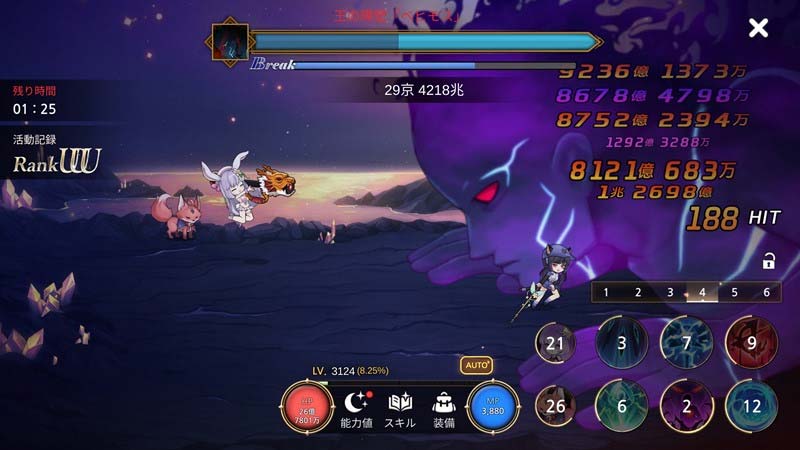Switch to skill preset tab 5
Screen dimensions: 800x450
click(x=734, y=292)
